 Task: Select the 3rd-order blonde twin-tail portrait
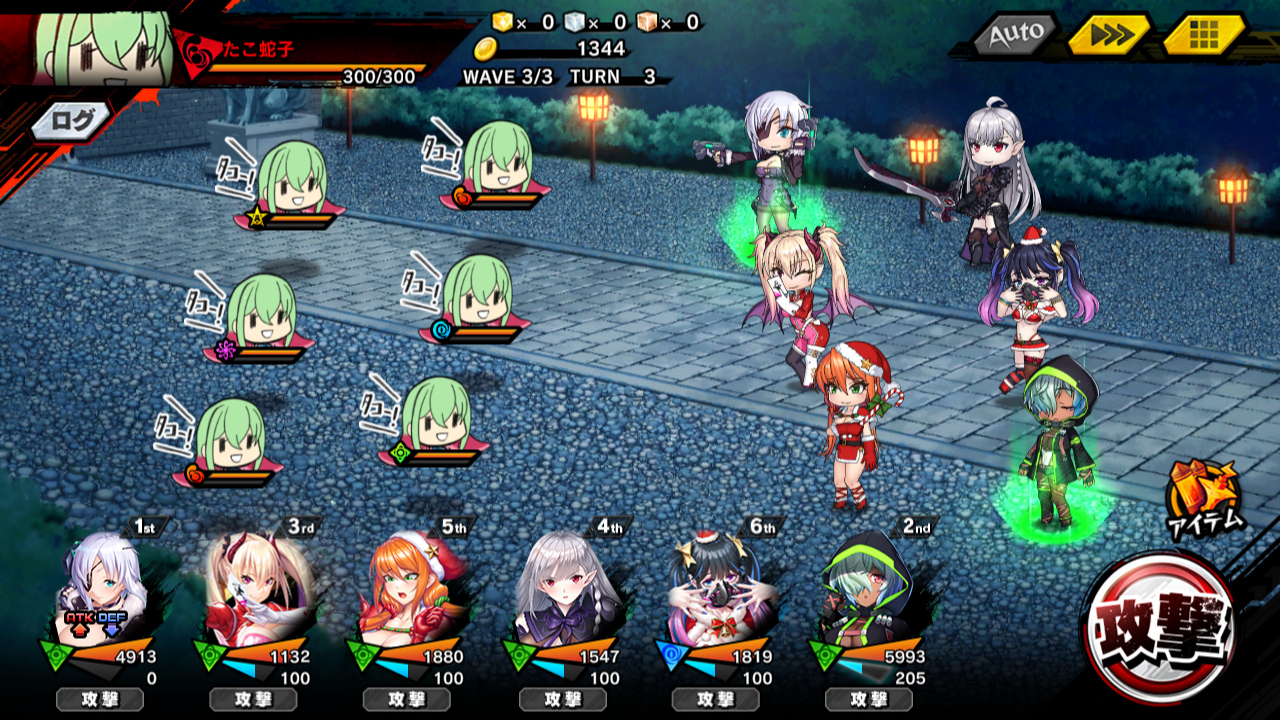[252, 588]
